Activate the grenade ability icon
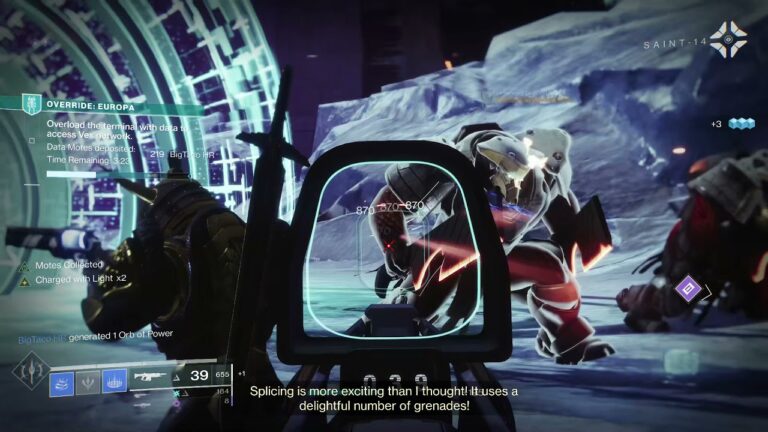This screenshot has width=768, height=432. click(x=62, y=381)
